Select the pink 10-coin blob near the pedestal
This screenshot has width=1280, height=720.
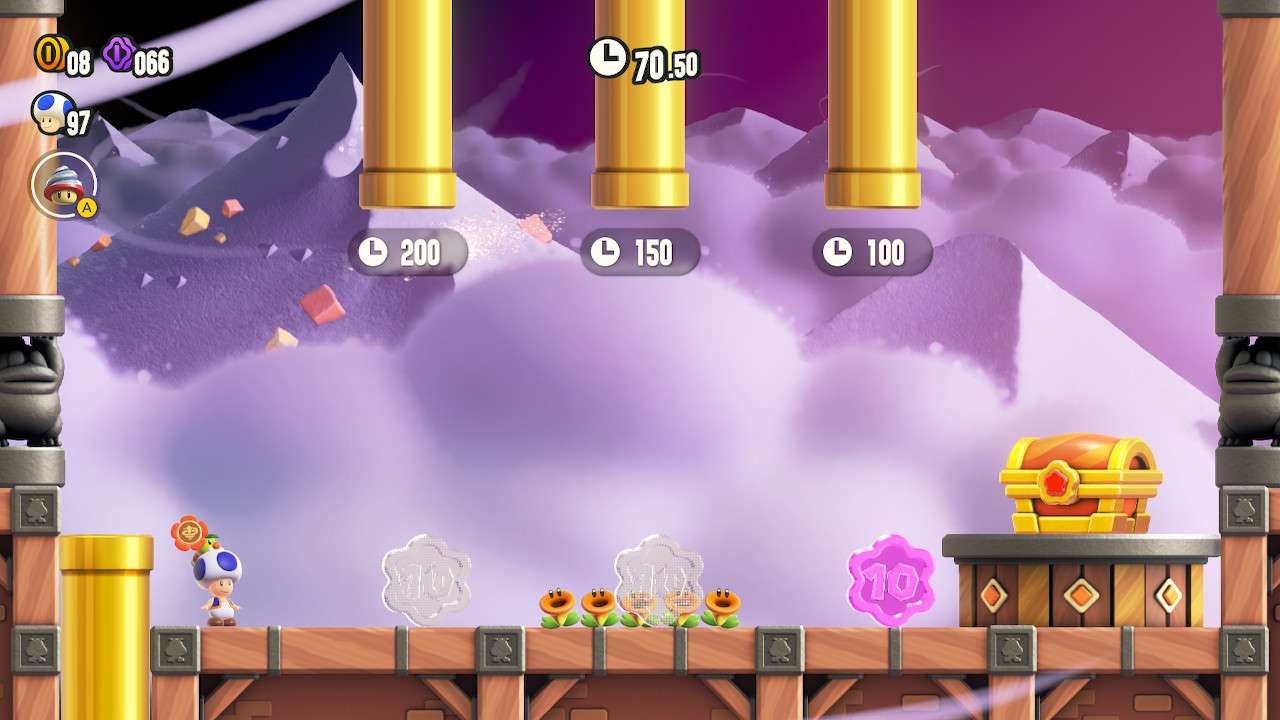pyautogui.click(x=889, y=582)
